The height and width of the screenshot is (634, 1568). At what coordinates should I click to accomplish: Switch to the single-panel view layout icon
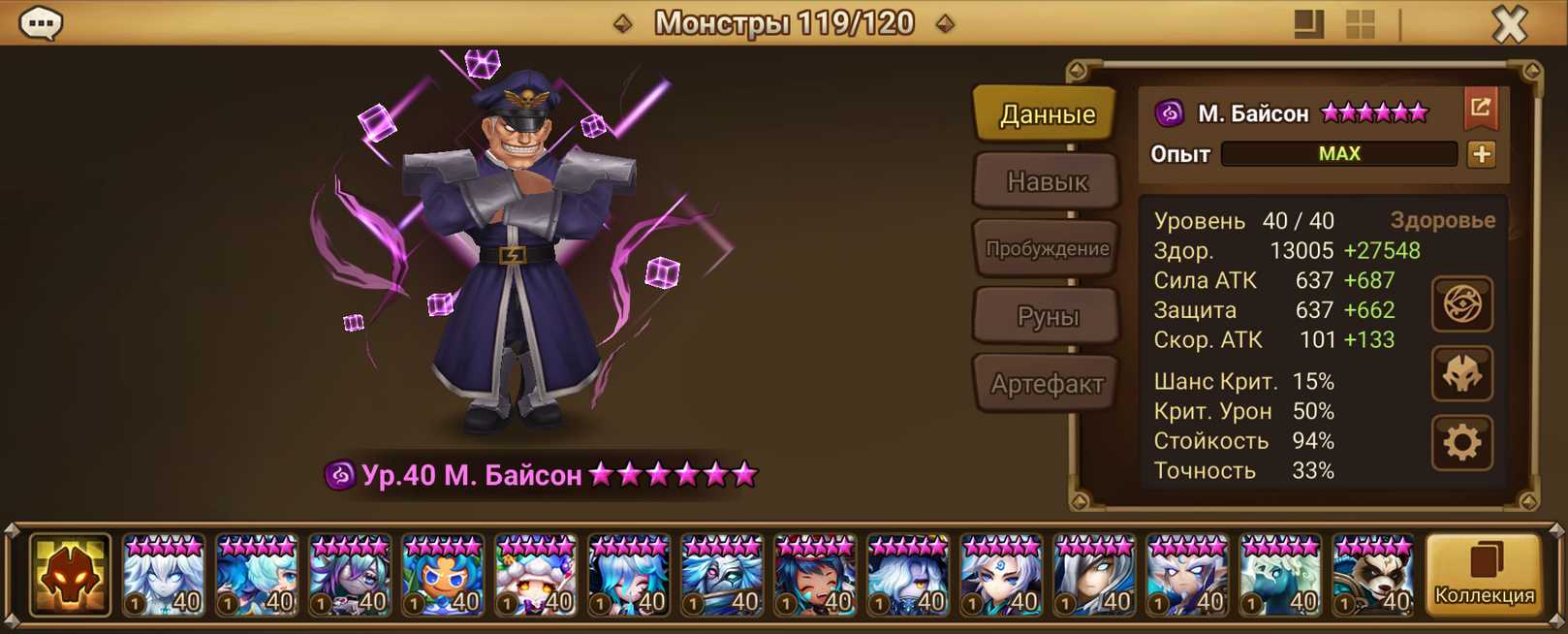(x=1308, y=24)
